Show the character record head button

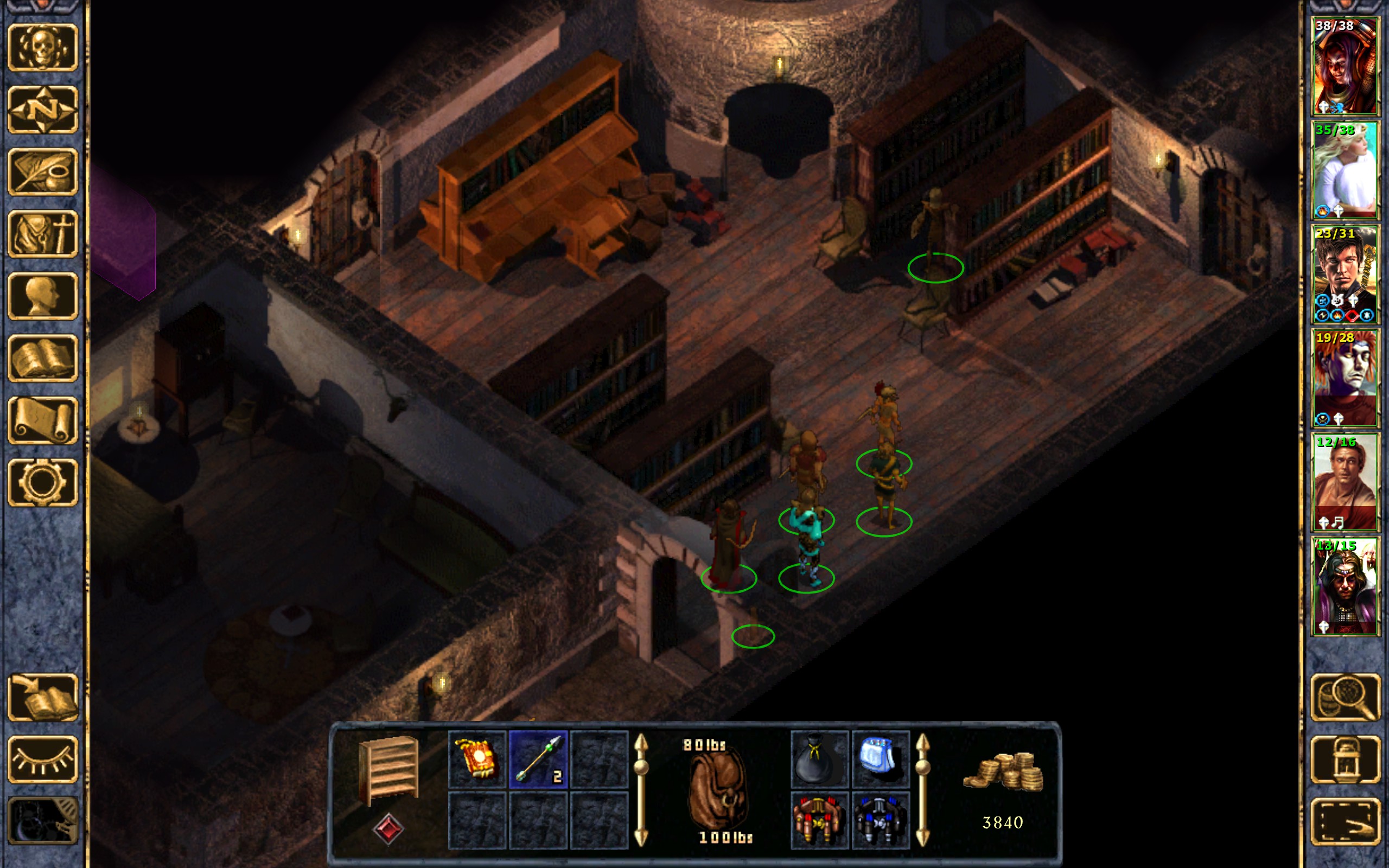coord(42,296)
